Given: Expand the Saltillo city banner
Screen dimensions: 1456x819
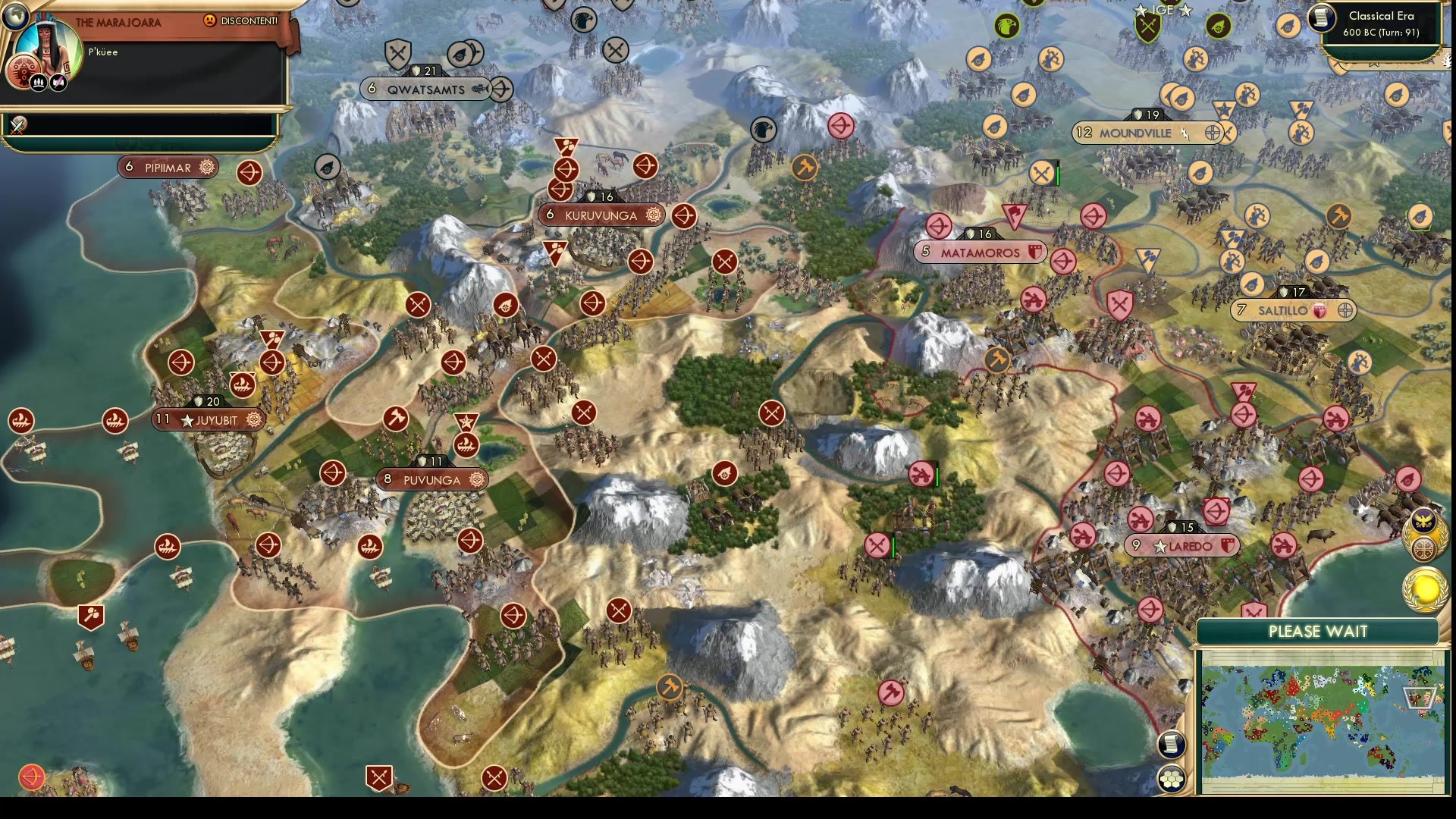Looking at the screenshot, I should pos(1294,310).
